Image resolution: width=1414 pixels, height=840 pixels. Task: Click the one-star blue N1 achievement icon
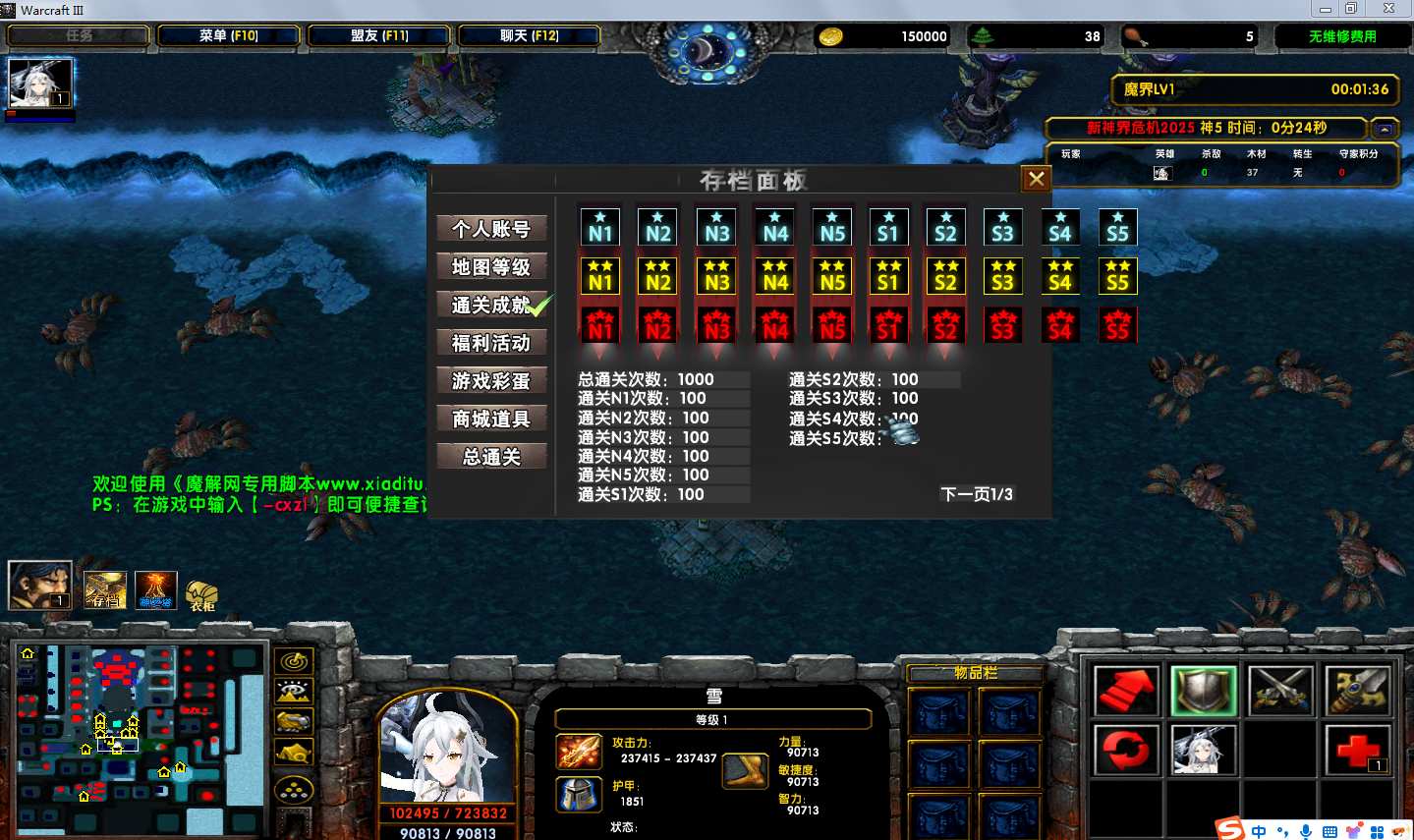click(600, 227)
